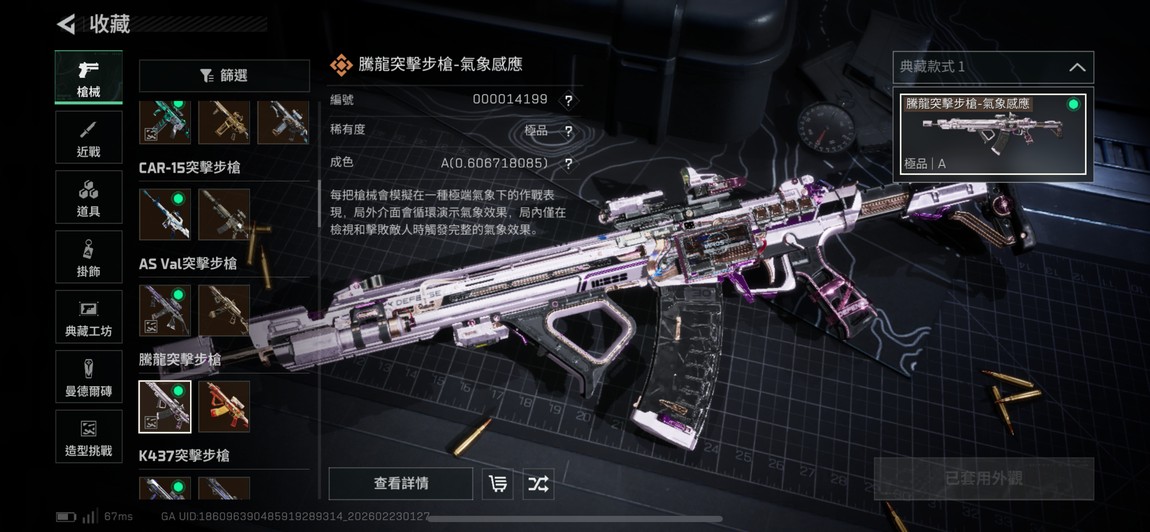Select the 騰龍突擊步槍-氣象感應 skin card
Screen dimensions: 1150x532
pos(993,131)
